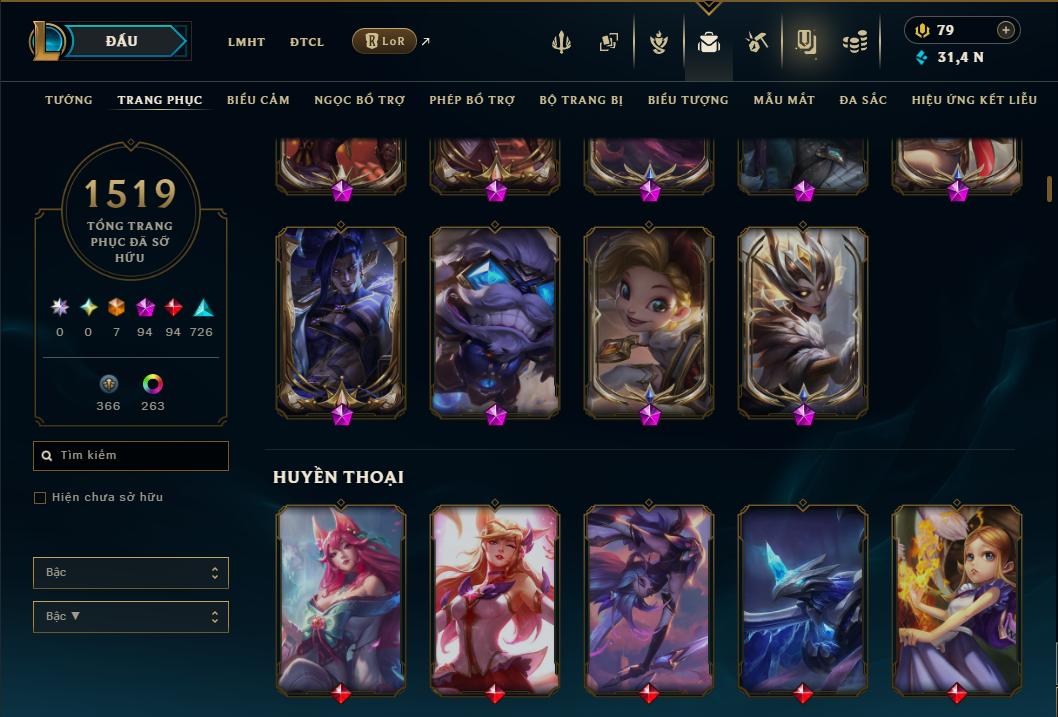Launch the LoR external link
Image resolution: width=1058 pixels, height=717 pixels.
[x=385, y=41]
